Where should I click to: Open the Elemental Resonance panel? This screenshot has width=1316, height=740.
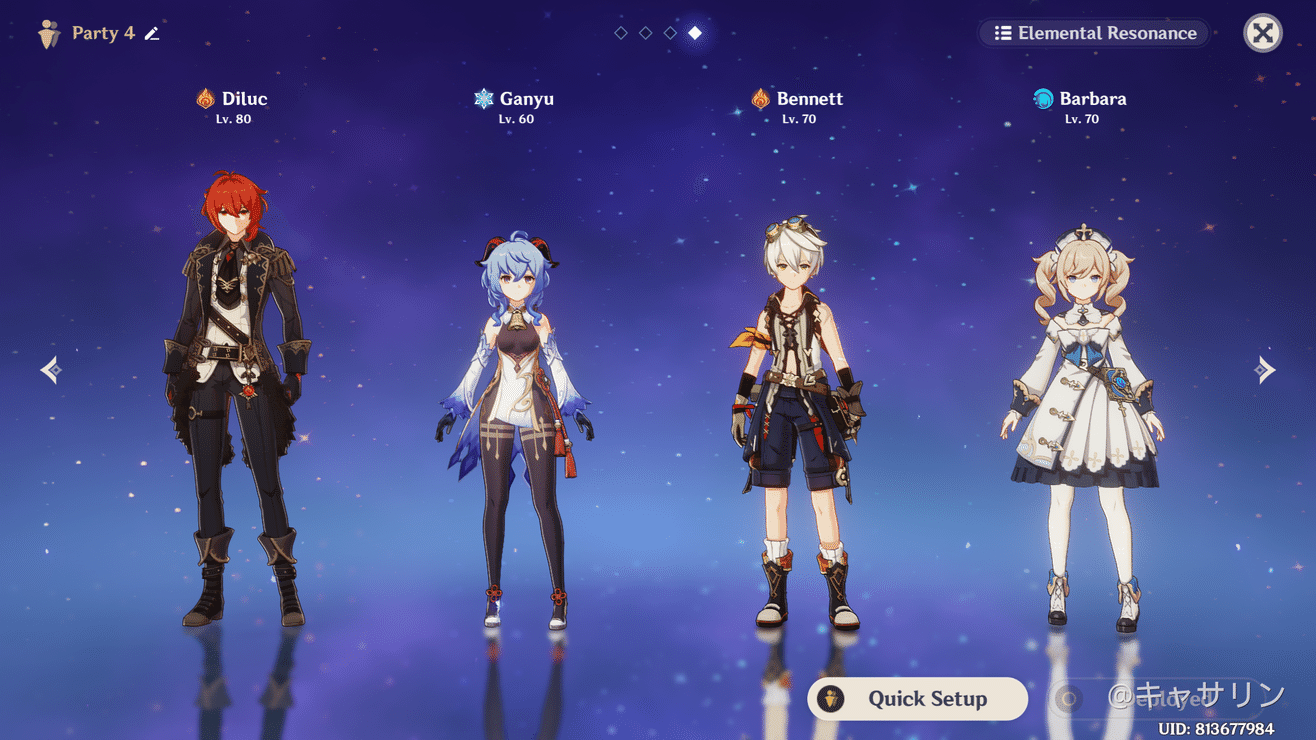point(1094,33)
